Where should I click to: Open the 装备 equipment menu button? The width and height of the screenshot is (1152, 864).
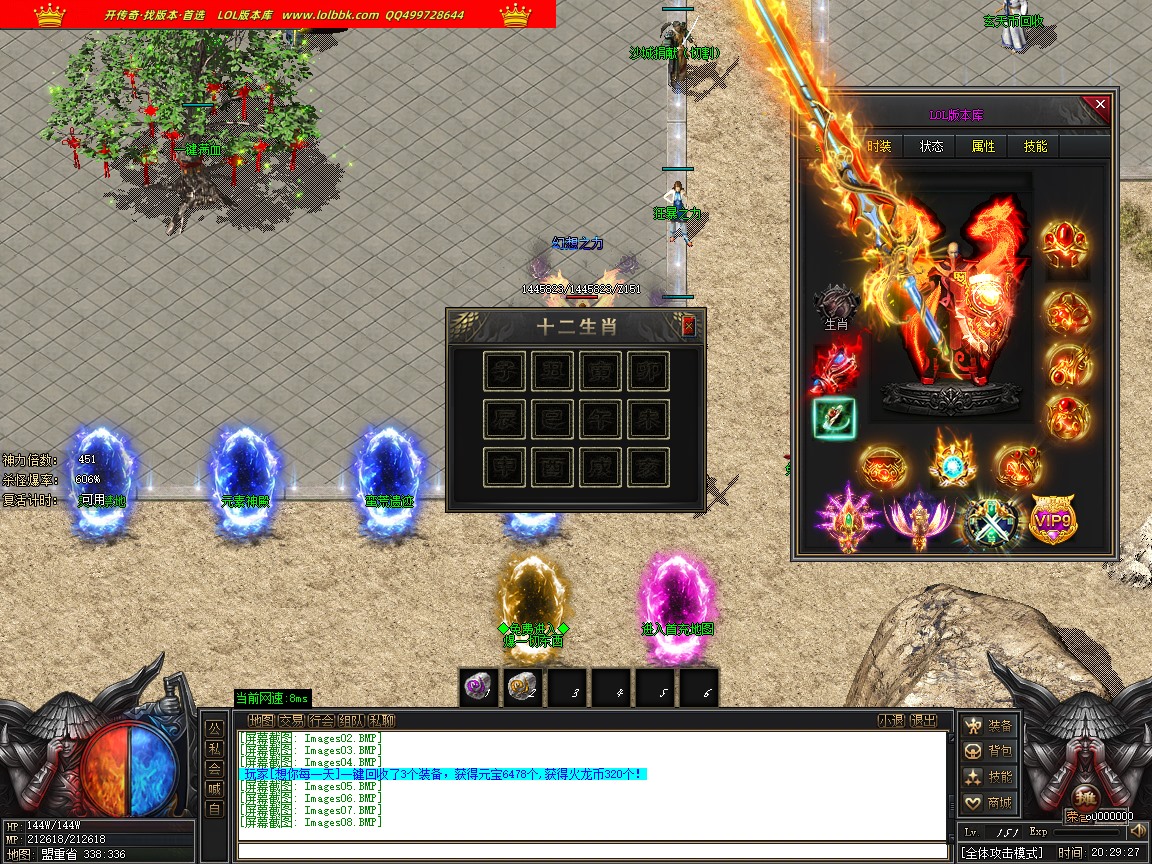coord(989,725)
